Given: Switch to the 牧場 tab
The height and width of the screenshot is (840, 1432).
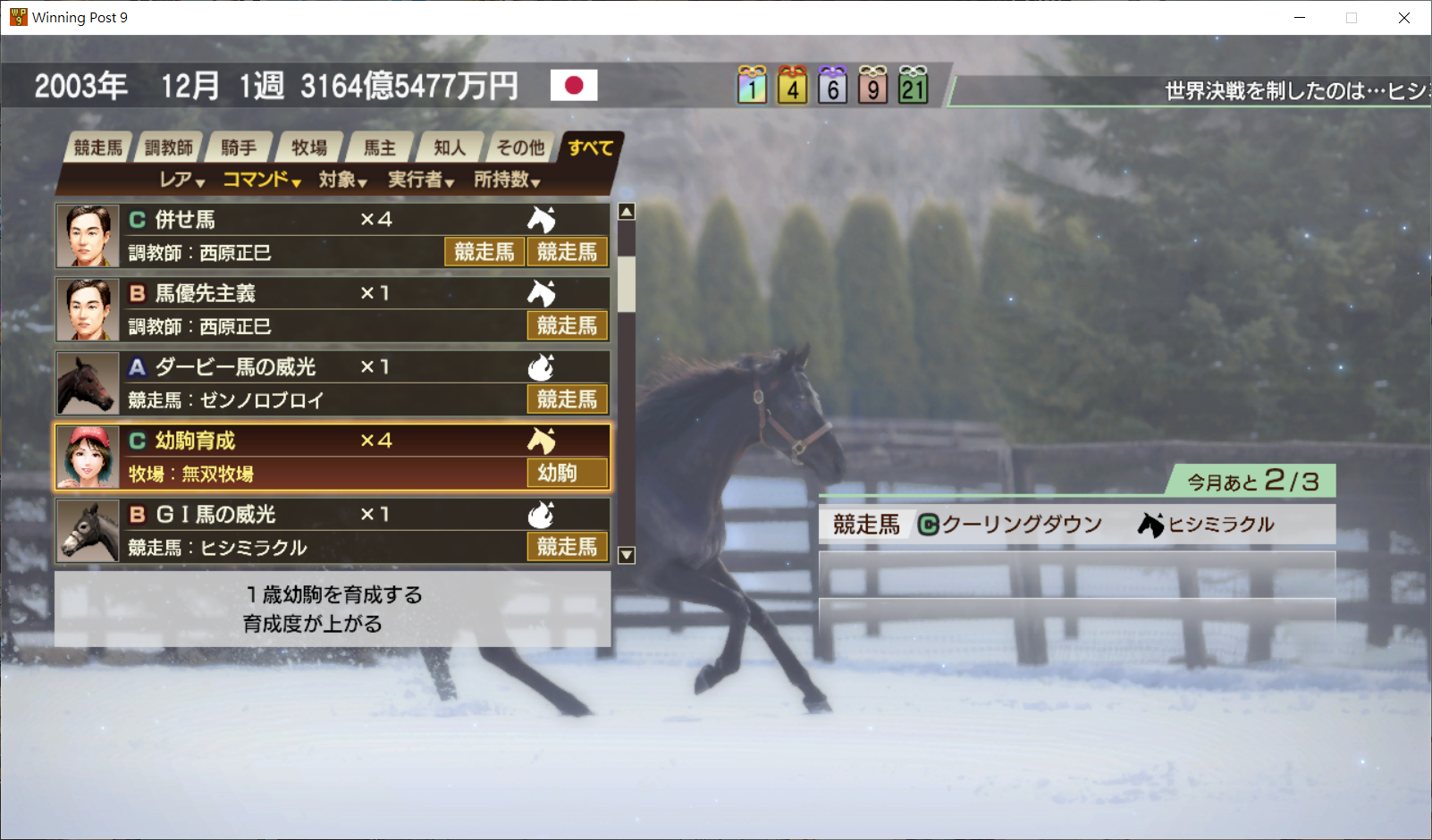Looking at the screenshot, I should [309, 147].
